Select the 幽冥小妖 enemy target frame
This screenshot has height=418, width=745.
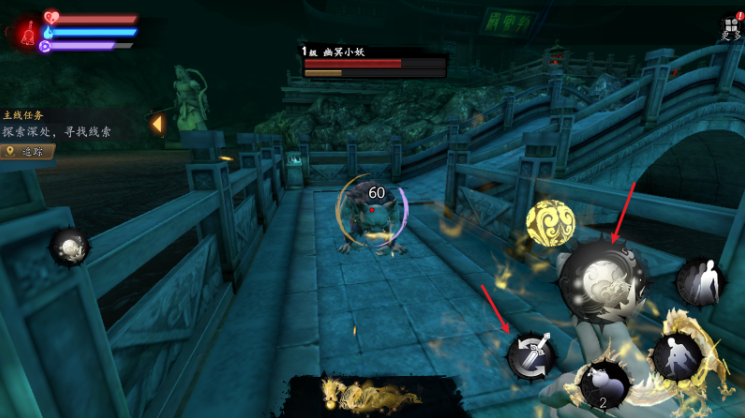pyautogui.click(x=374, y=61)
